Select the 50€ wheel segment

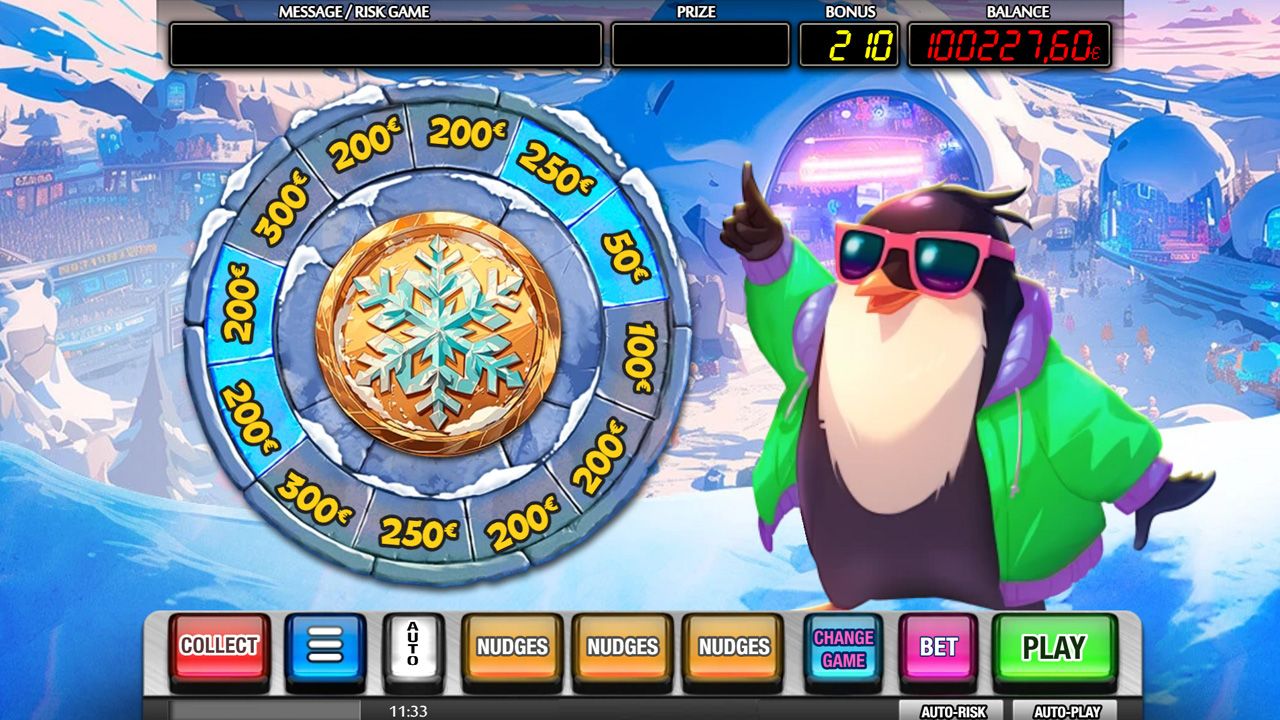tap(620, 253)
